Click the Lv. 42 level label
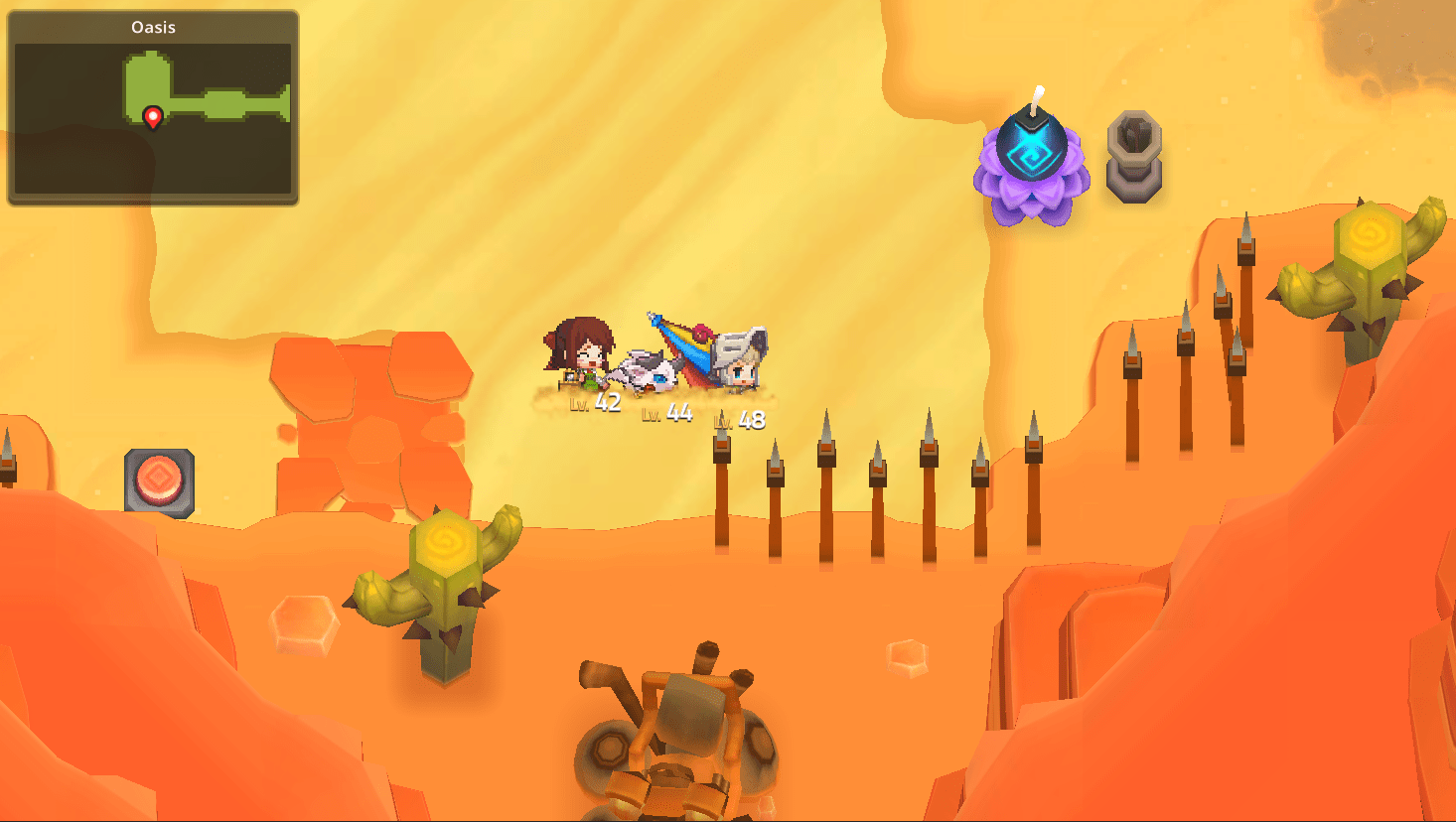 596,401
